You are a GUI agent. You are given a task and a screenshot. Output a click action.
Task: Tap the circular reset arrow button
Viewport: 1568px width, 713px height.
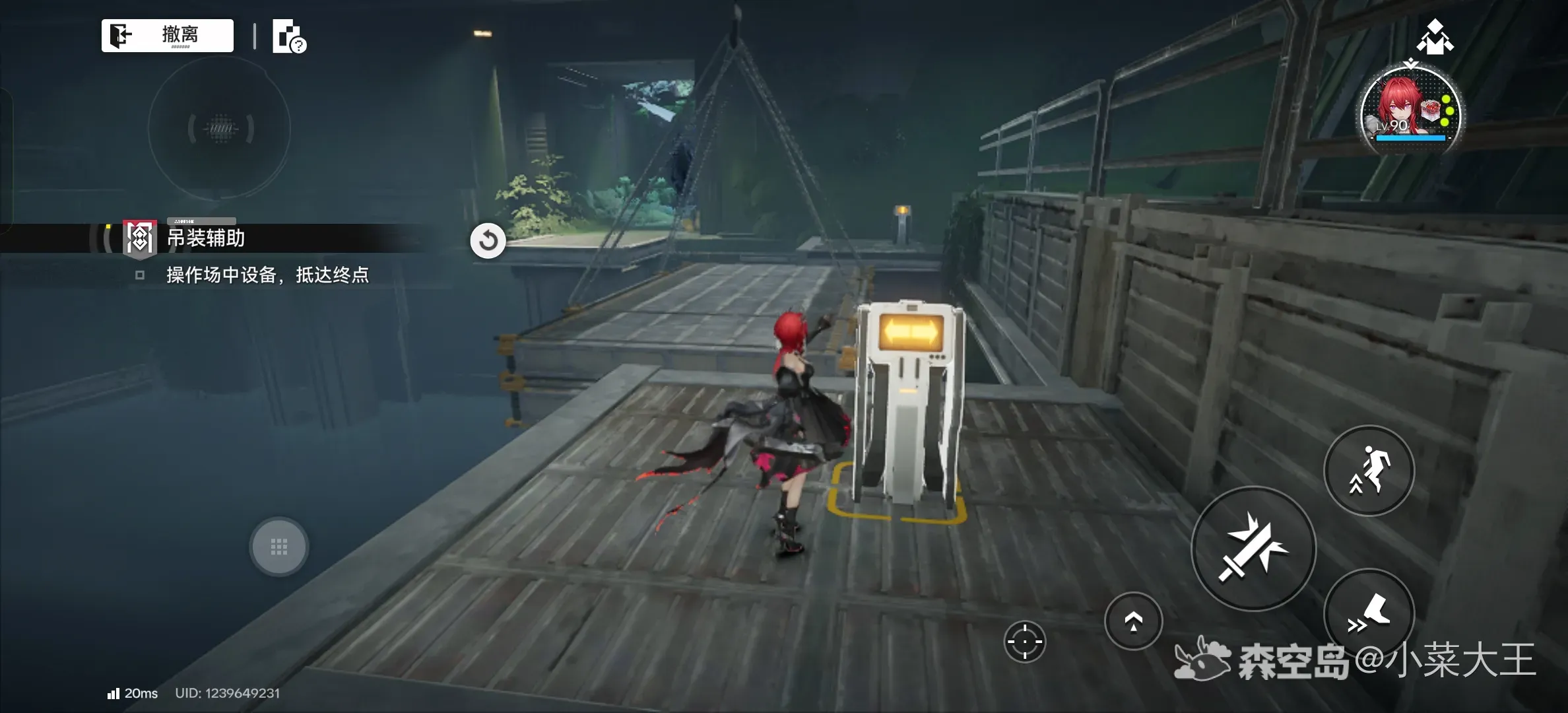click(x=488, y=240)
